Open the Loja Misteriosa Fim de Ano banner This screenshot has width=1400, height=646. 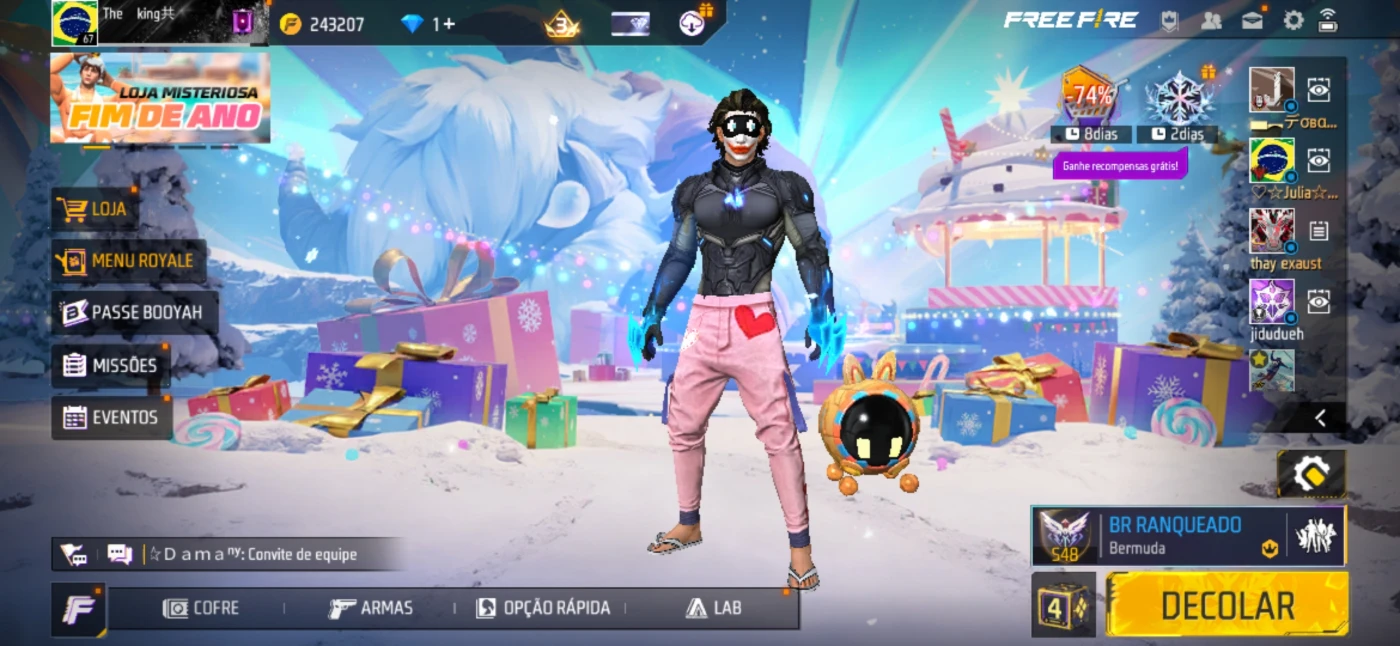click(x=160, y=98)
